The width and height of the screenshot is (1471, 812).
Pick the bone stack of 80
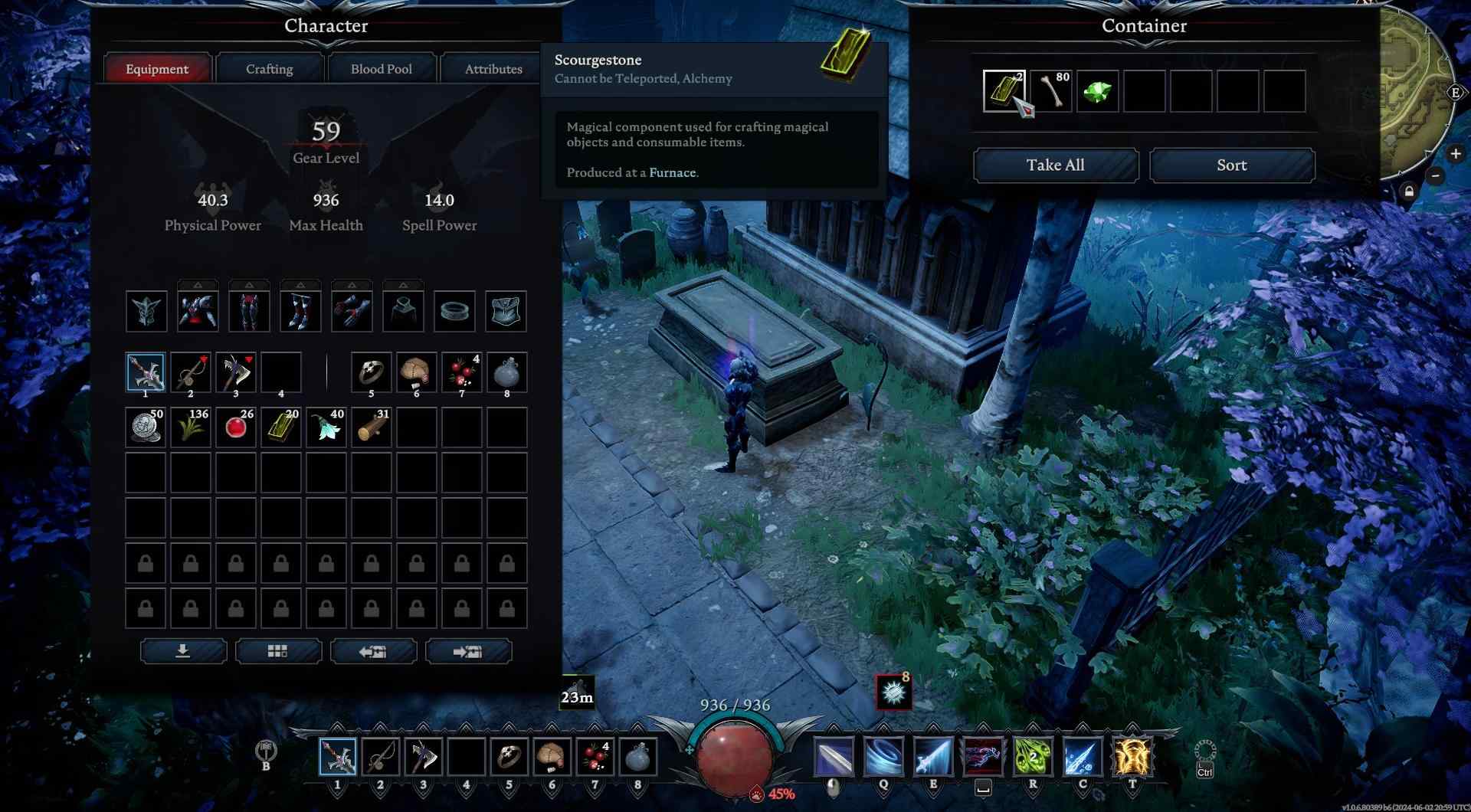pyautogui.click(x=1050, y=91)
